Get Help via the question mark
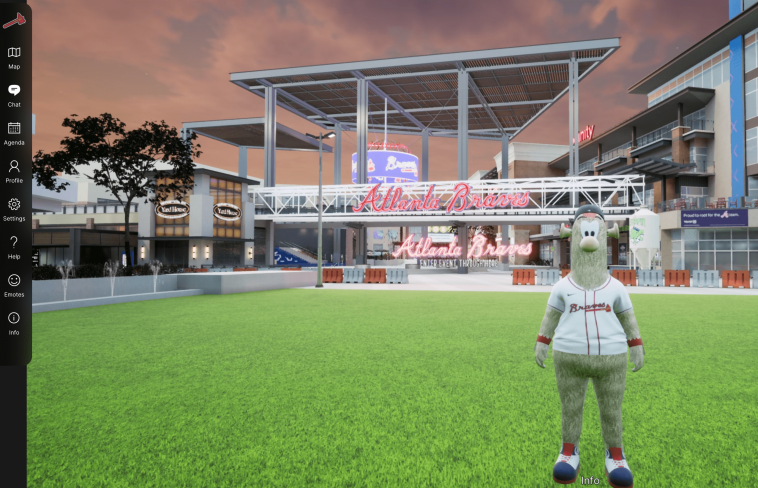Screen dimensions: 758x488 (14, 244)
